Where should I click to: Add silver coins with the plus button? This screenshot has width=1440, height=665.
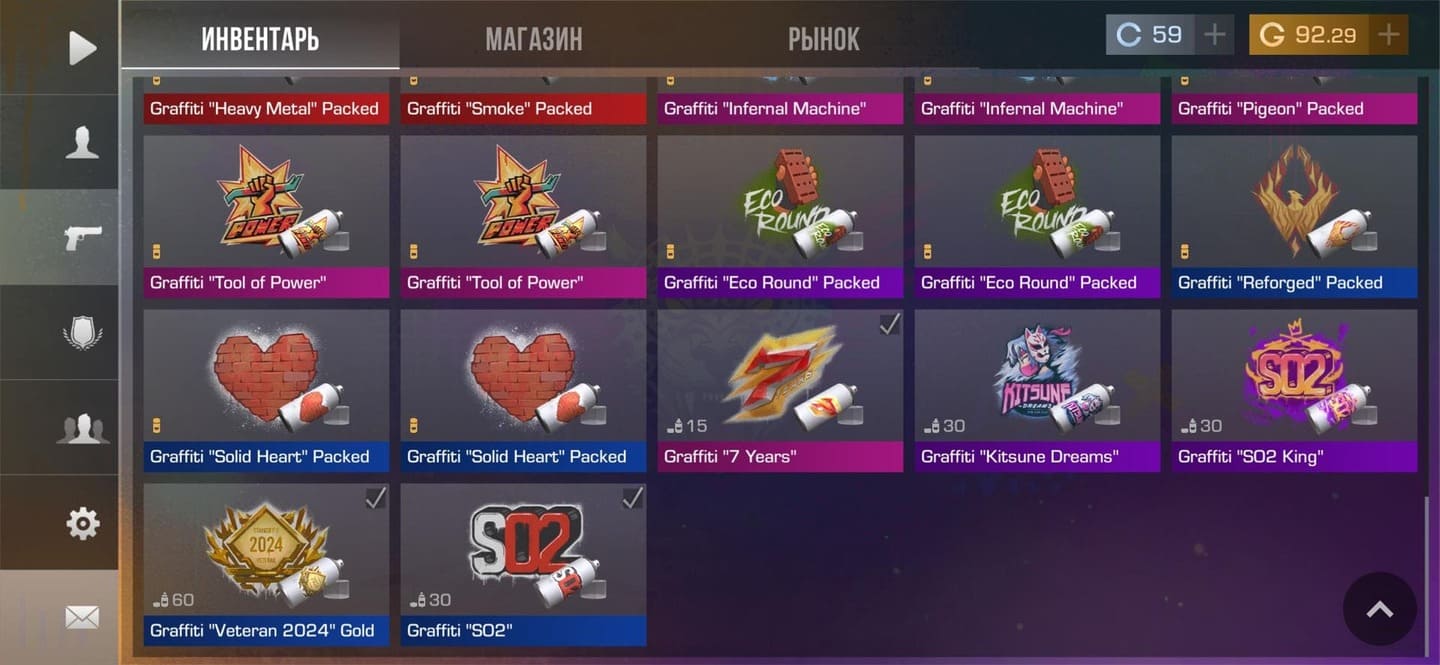click(x=1214, y=35)
